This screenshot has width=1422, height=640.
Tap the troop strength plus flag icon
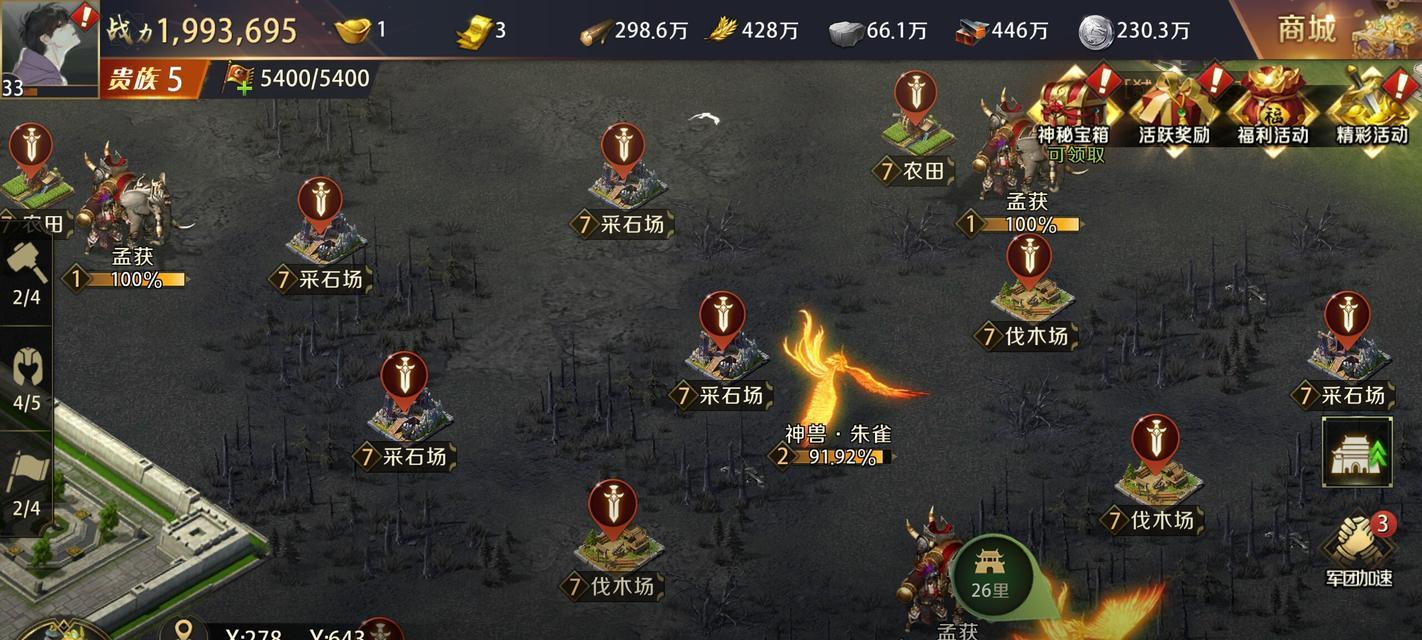tap(238, 79)
